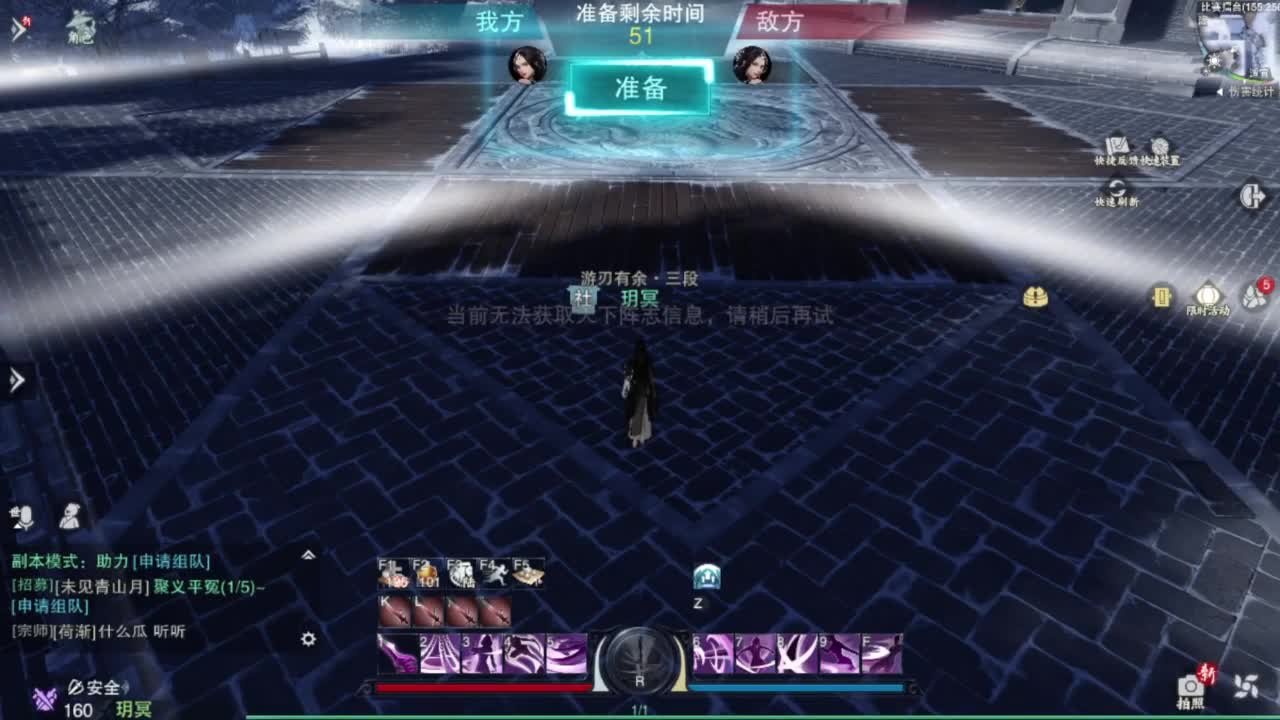Image resolution: width=1280 pixels, height=720 pixels.
Task: Select the quick equipment (快速装置) icon
Action: click(1162, 148)
